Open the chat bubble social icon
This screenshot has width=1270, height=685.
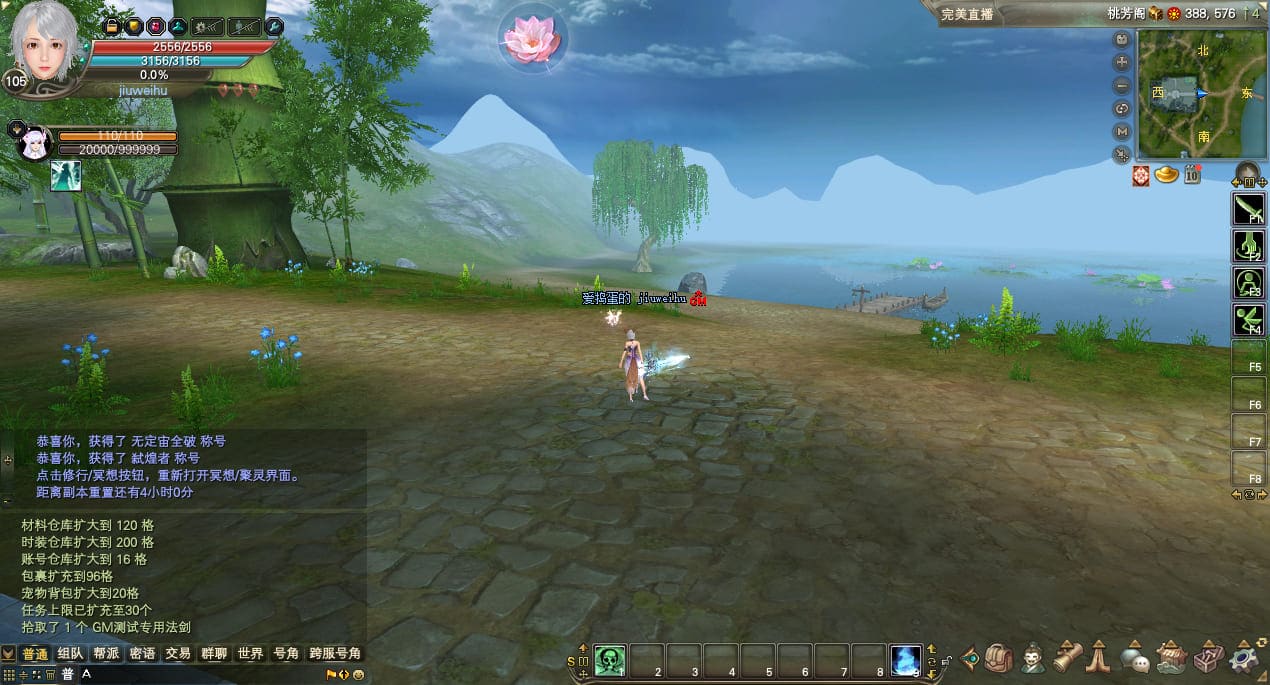pyautogui.click(x=1135, y=658)
